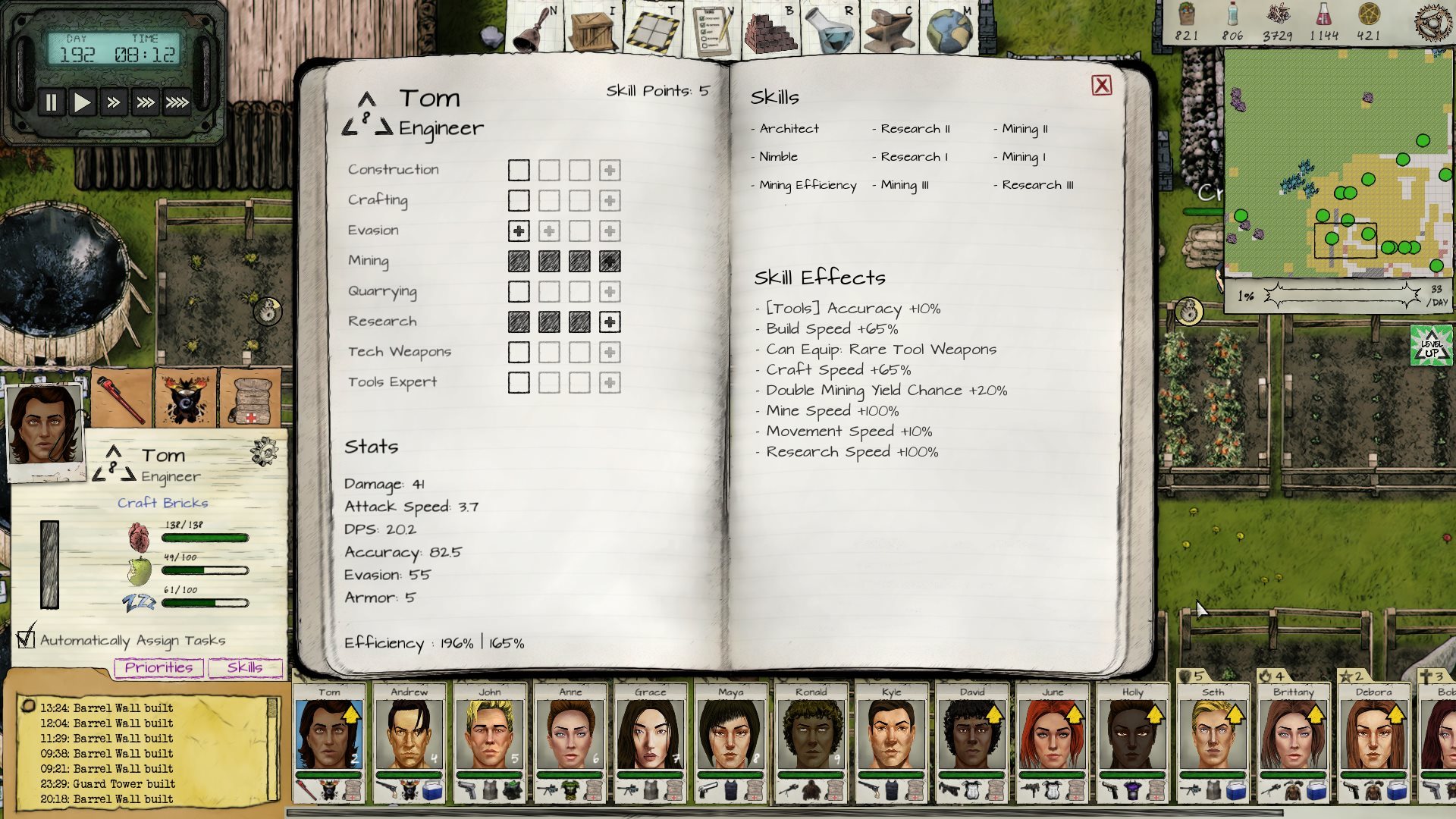Select survivor Grace's portrait
Viewport: 1456px width, 819px height.
[650, 734]
